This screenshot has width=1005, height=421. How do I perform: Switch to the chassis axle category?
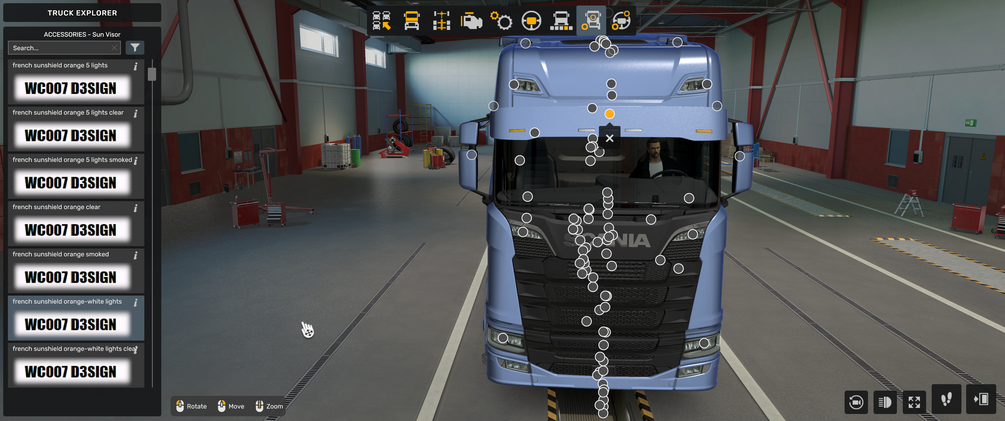pyautogui.click(x=441, y=21)
